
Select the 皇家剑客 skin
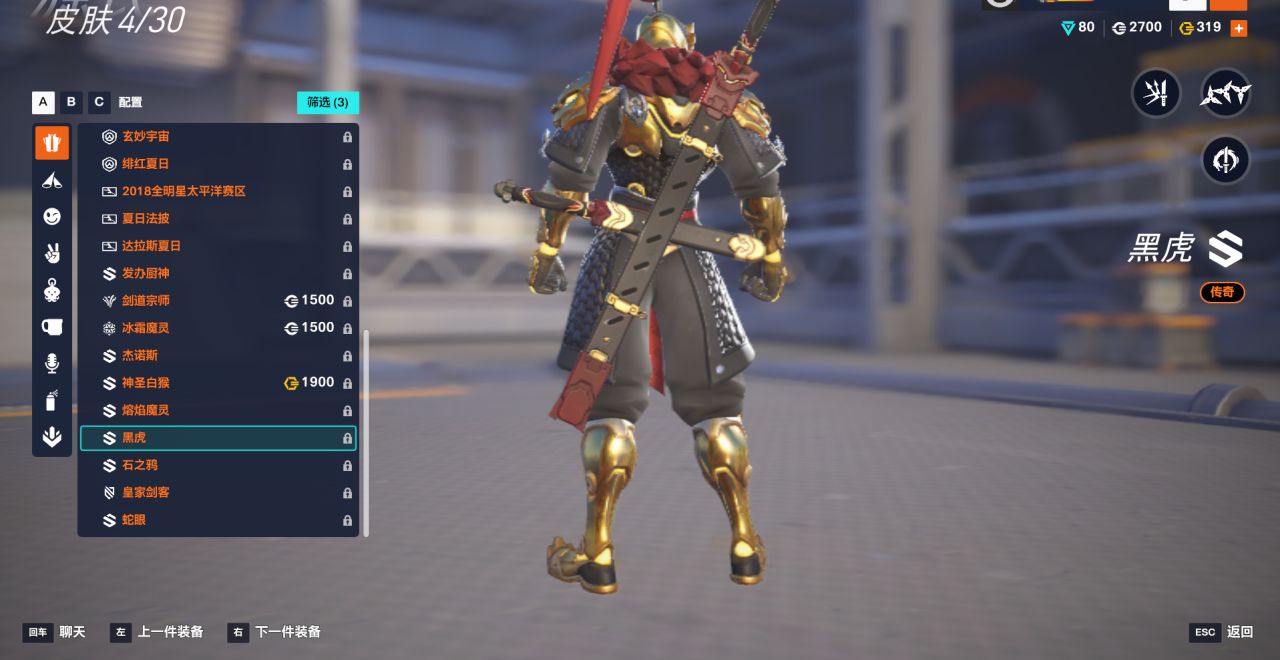218,493
